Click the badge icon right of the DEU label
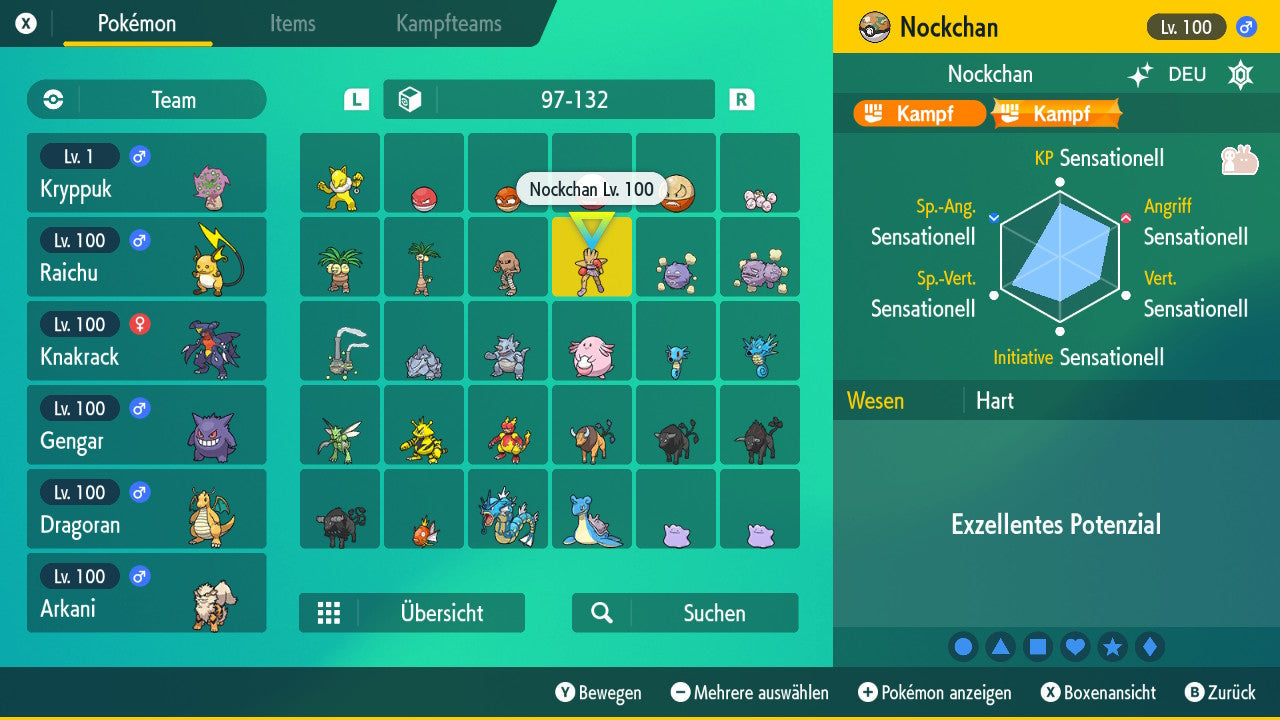This screenshot has width=1280, height=720. pos(1240,74)
